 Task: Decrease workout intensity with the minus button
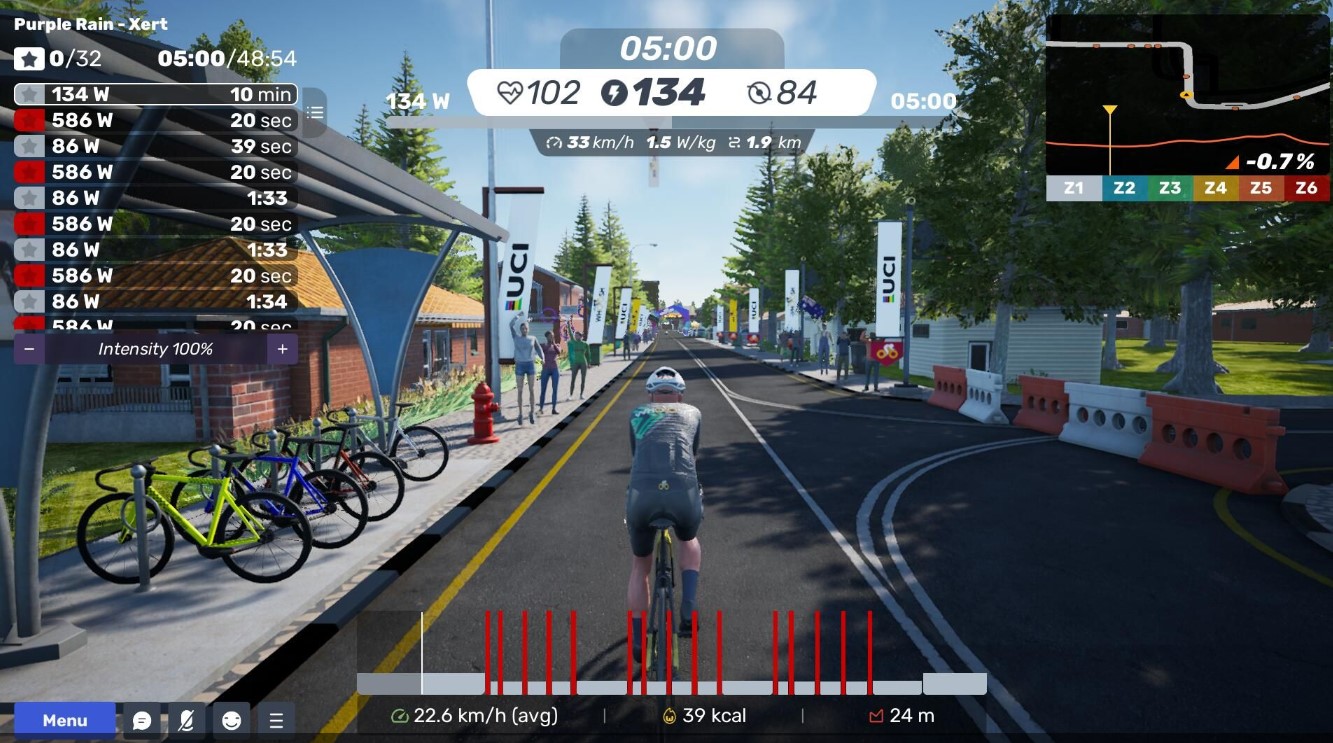29,349
